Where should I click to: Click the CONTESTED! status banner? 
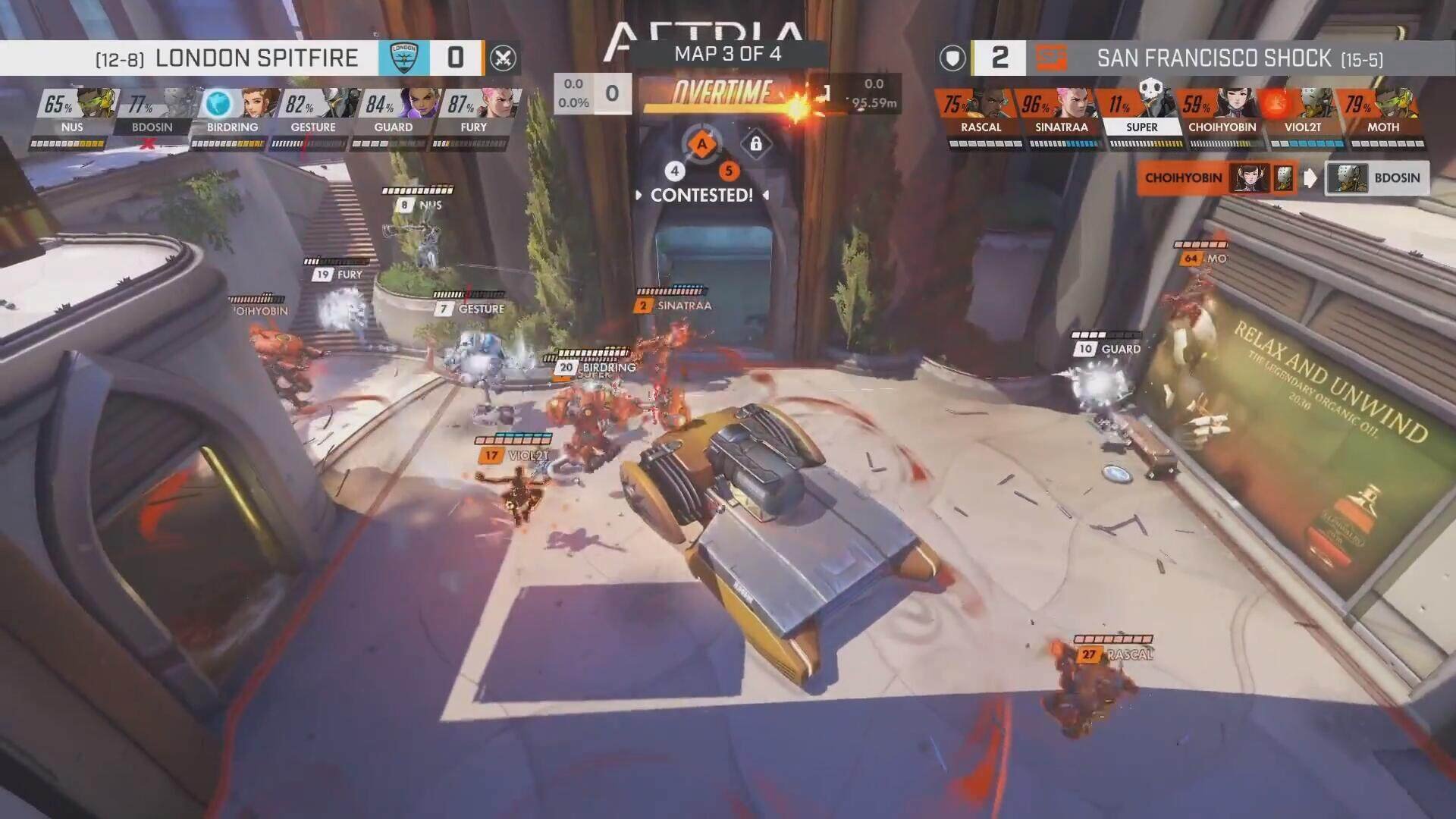(701, 195)
